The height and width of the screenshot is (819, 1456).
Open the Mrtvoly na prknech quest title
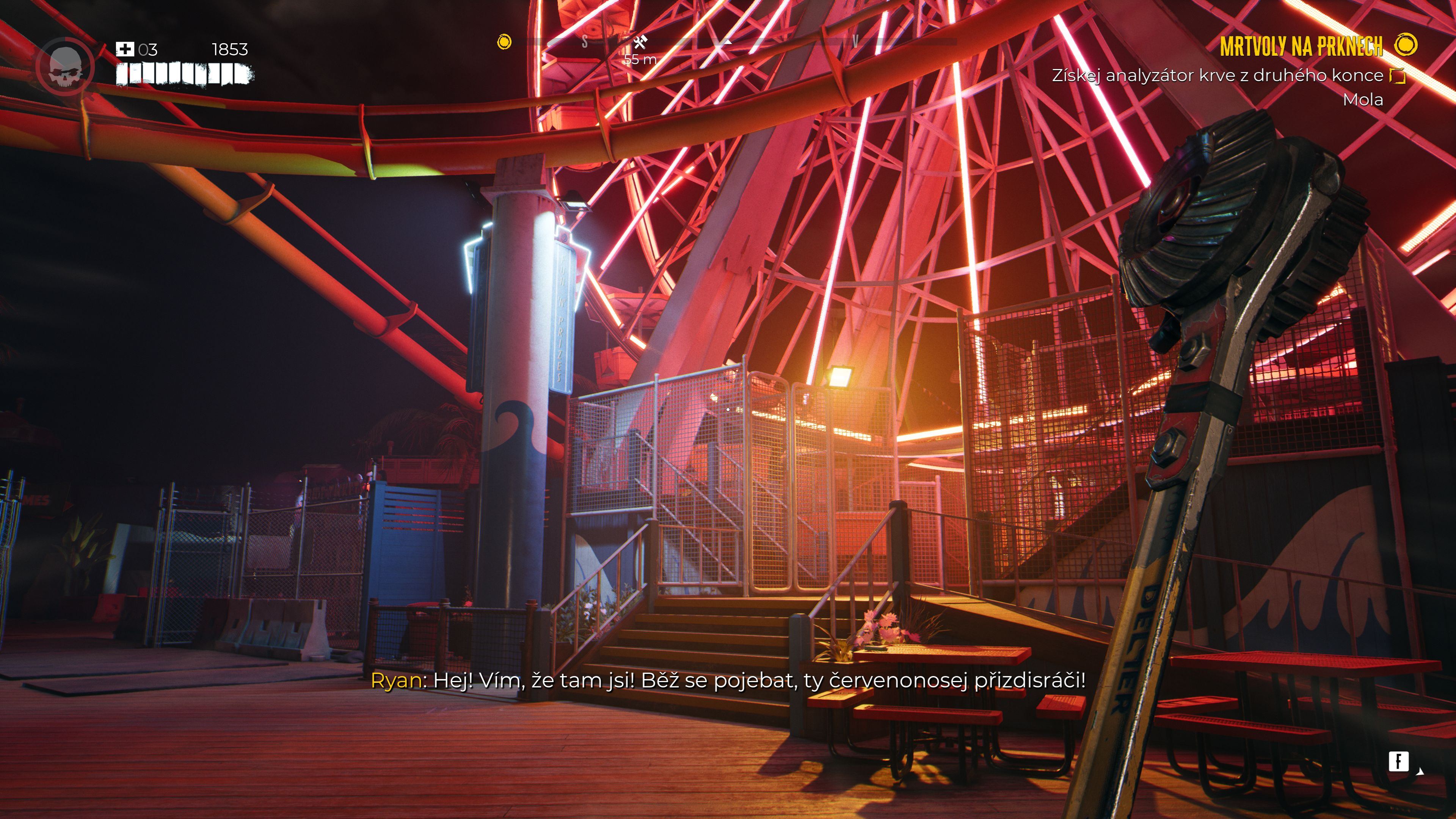click(1301, 46)
